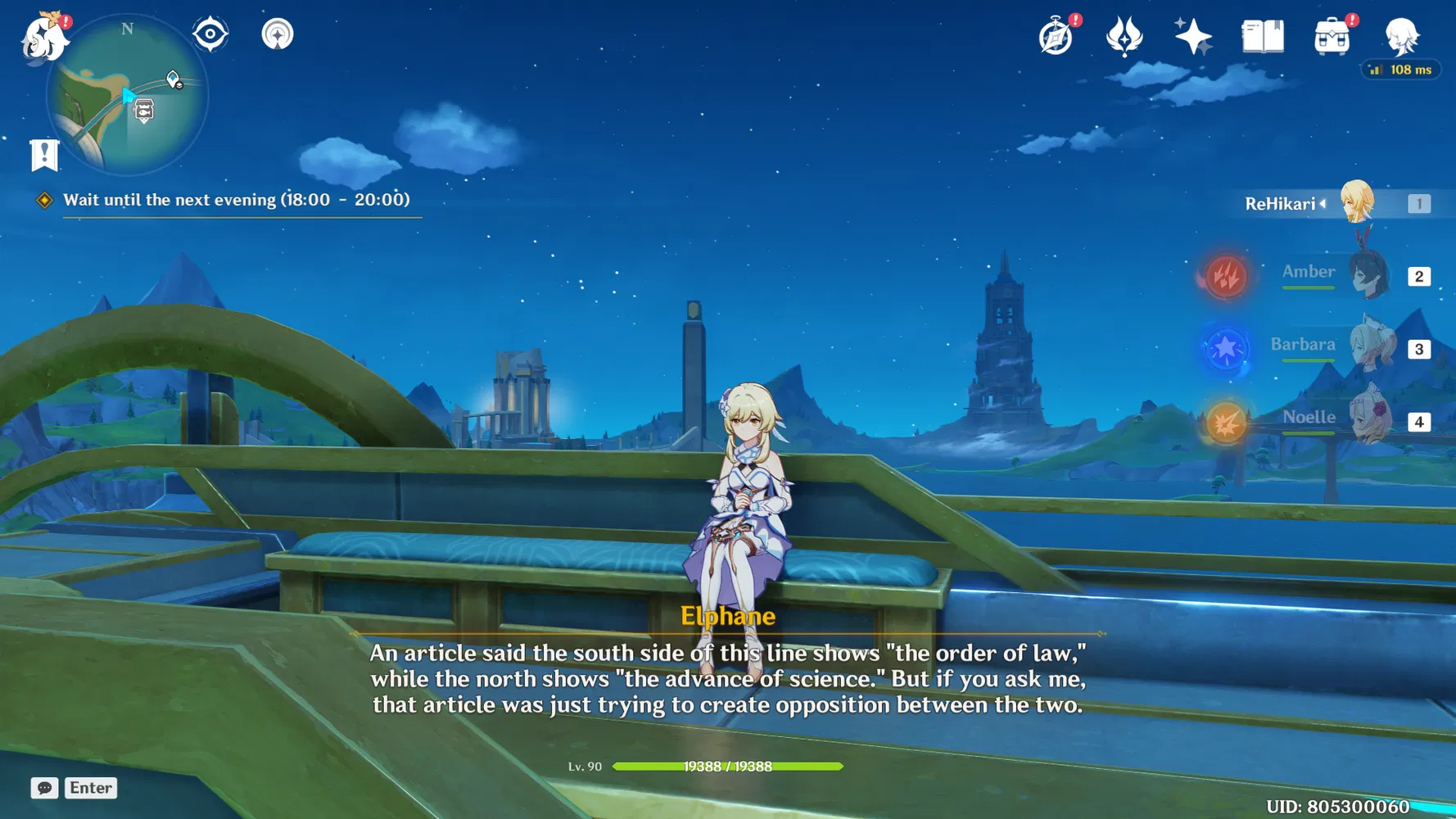Open the Battle Pass icon

(1124, 37)
